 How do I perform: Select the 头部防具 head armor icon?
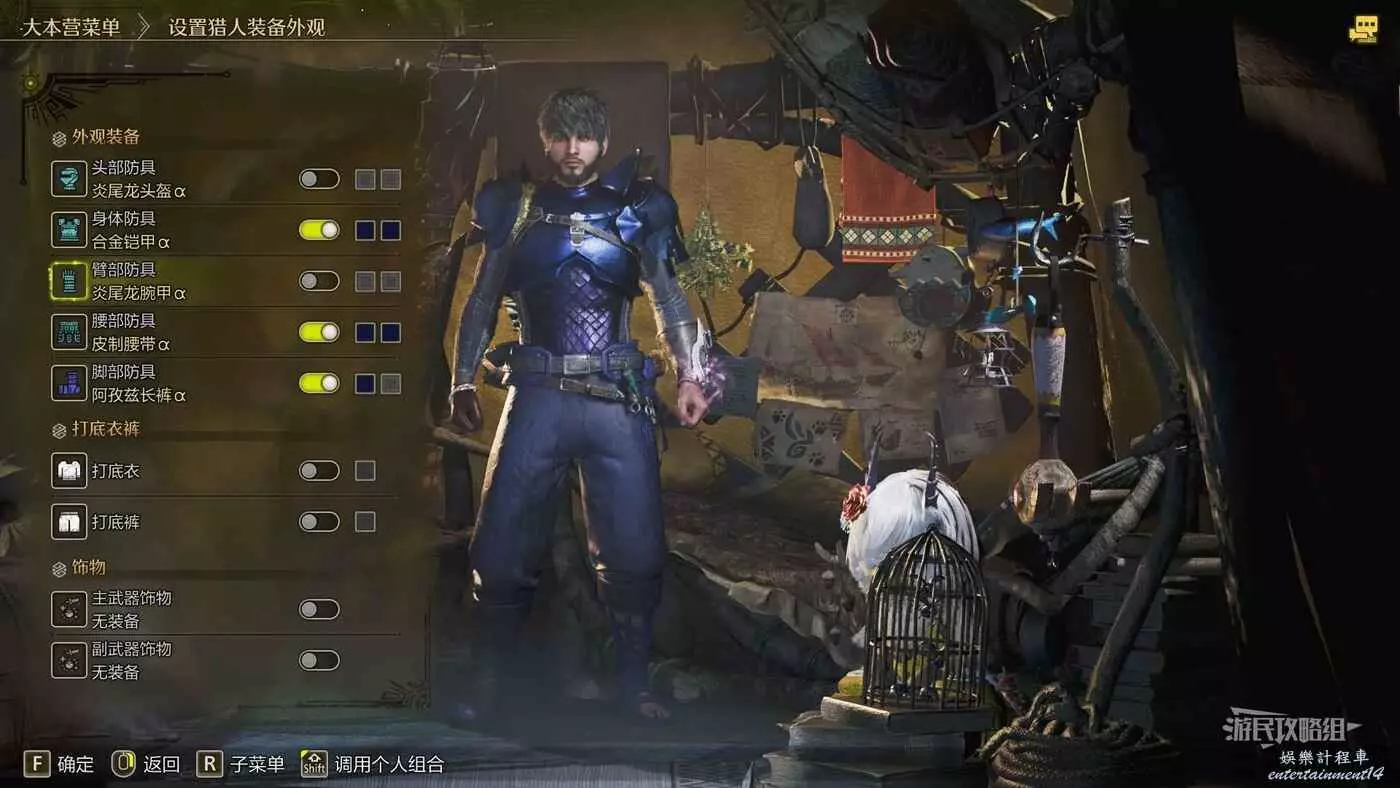[x=69, y=179]
